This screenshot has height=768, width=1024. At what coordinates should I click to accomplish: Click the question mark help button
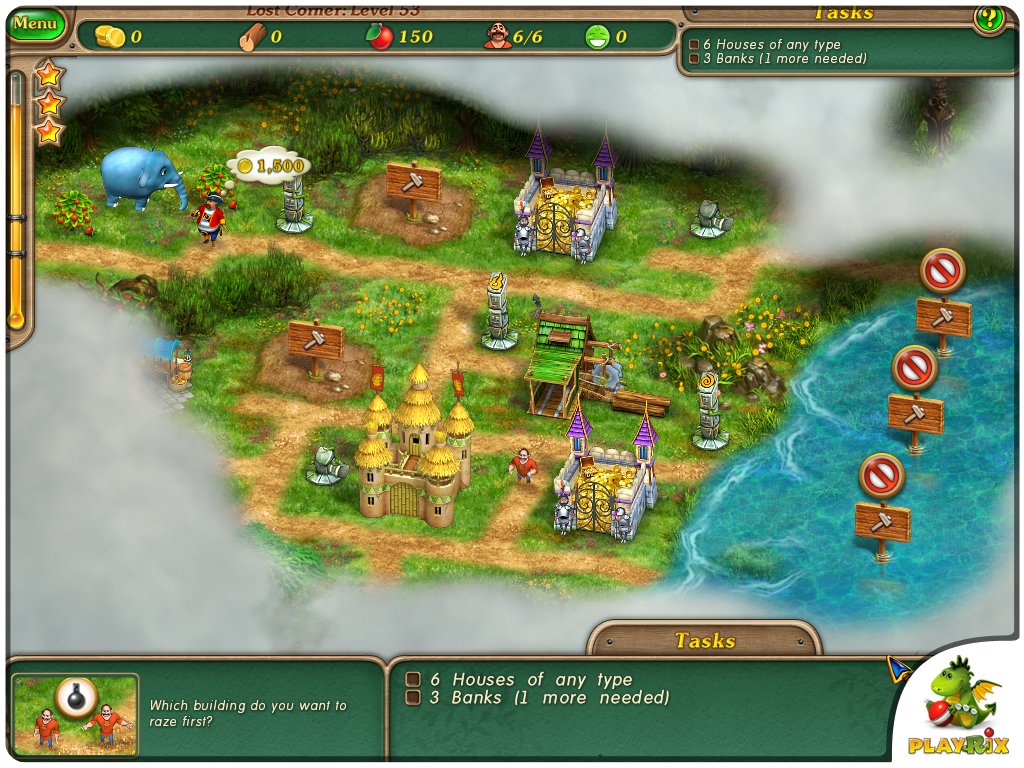click(x=989, y=18)
